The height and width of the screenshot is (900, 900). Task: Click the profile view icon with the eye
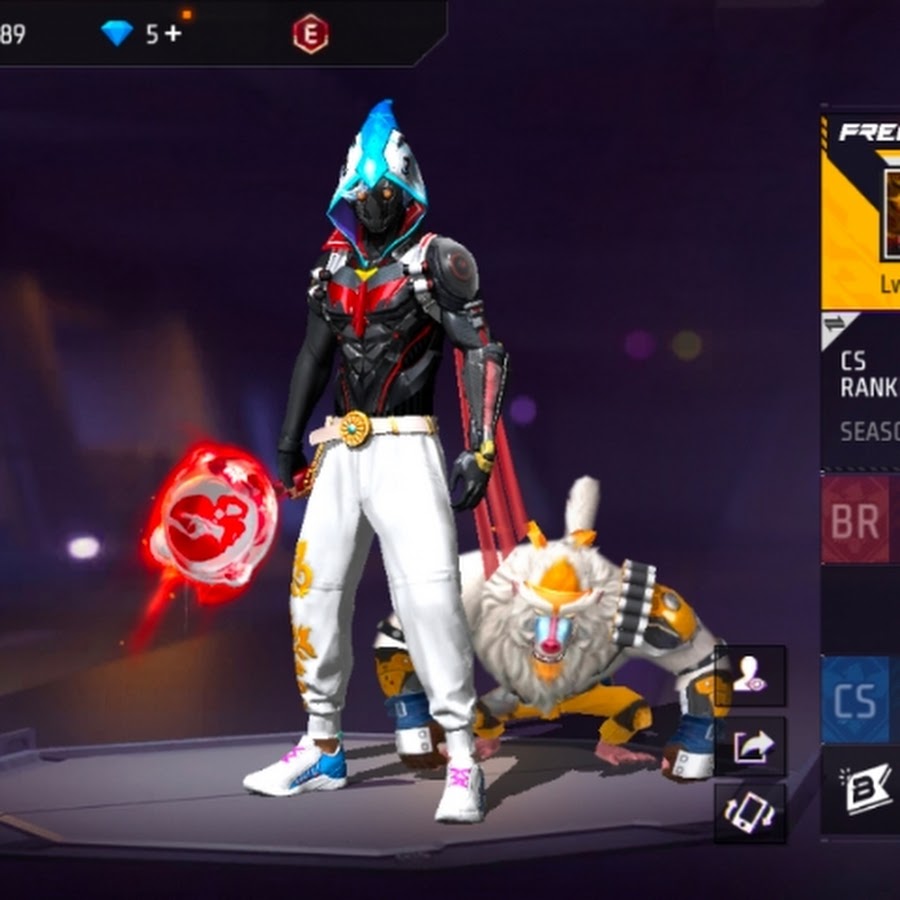pyautogui.click(x=750, y=676)
